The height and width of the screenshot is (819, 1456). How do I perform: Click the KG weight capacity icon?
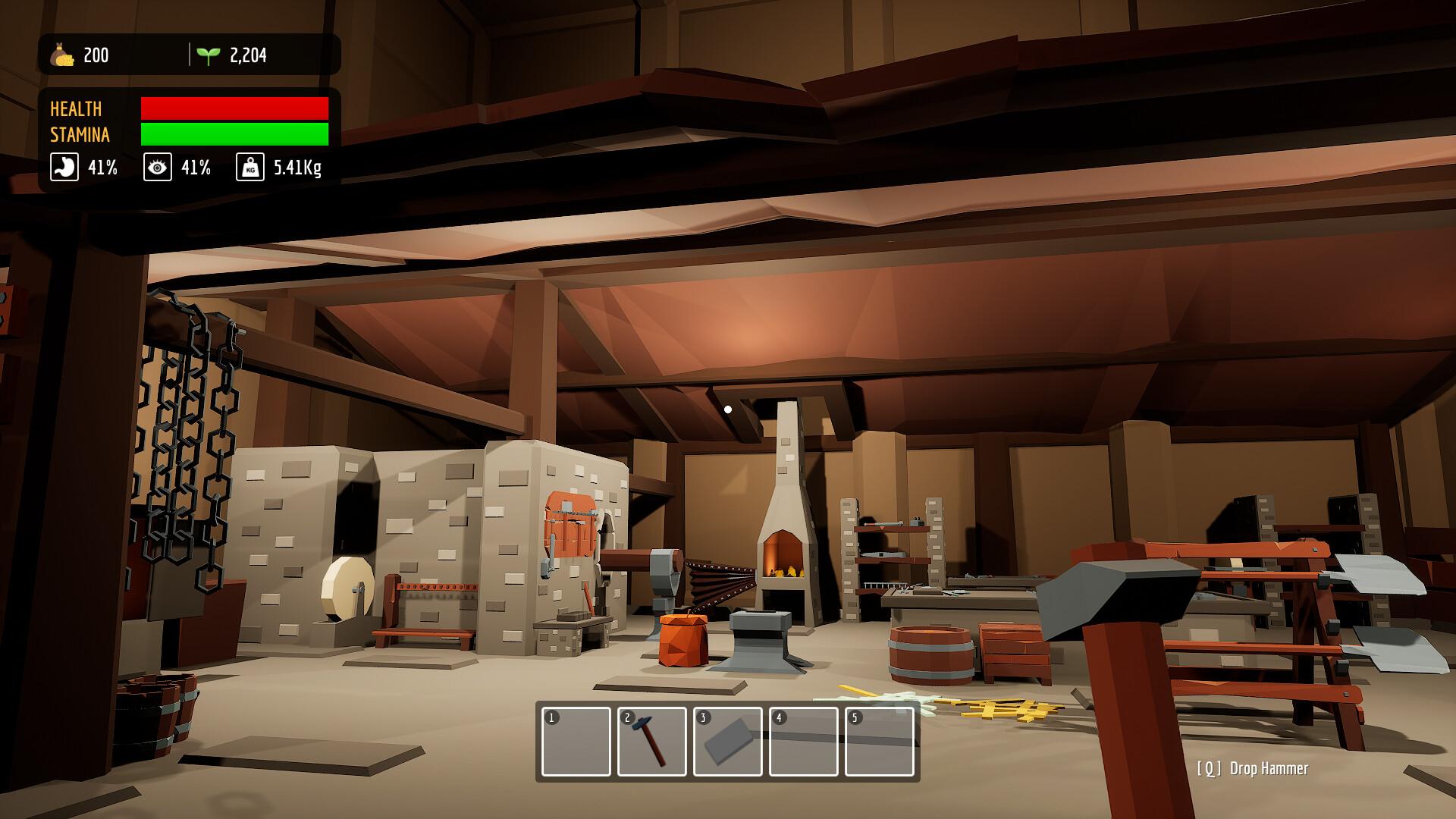(x=250, y=168)
